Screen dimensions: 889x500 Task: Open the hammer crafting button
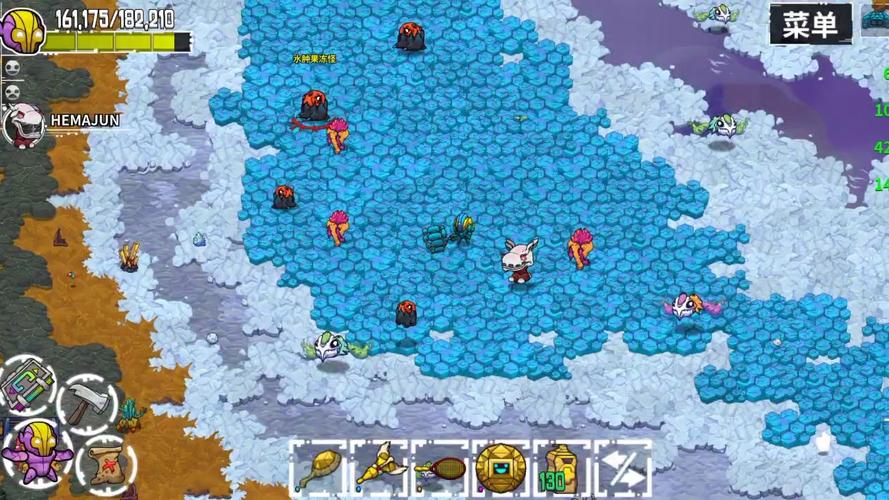(87, 404)
